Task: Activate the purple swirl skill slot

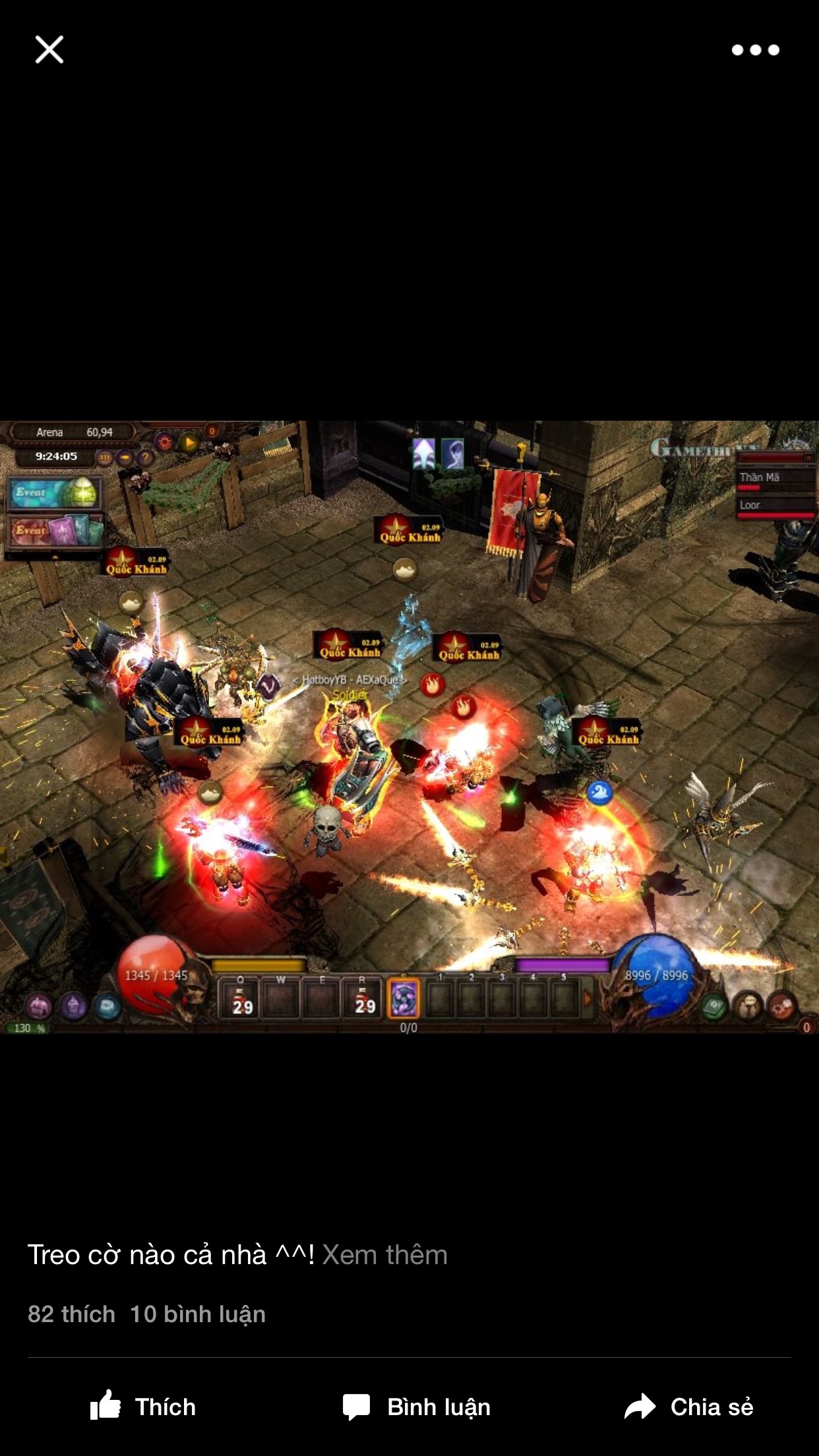Action: click(403, 998)
